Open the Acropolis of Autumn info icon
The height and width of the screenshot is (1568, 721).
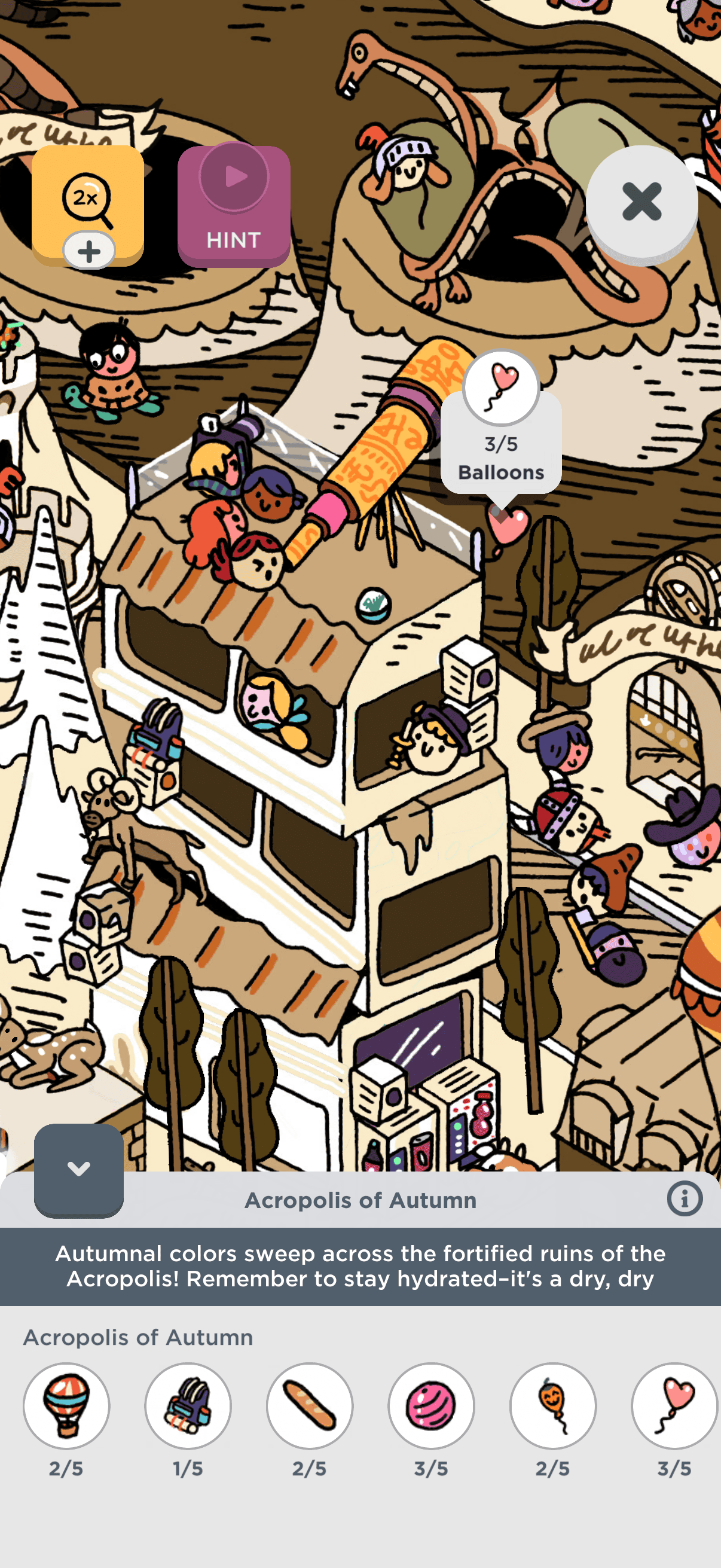coord(684,1199)
